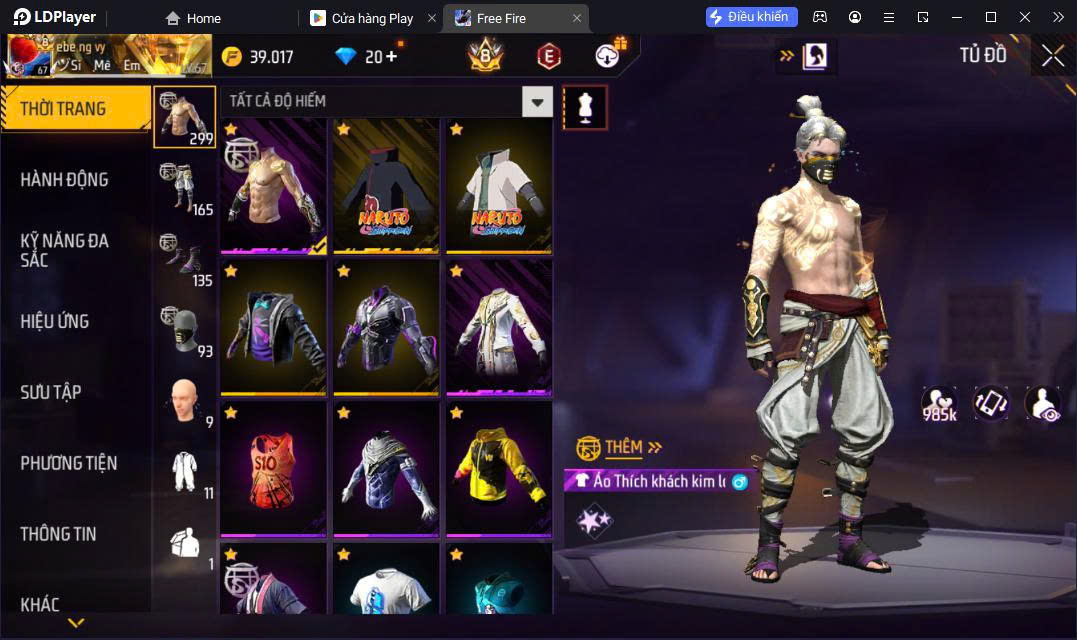Pick the red S10 jersey top
Screen dimensions: 1077x640
tap(273, 468)
